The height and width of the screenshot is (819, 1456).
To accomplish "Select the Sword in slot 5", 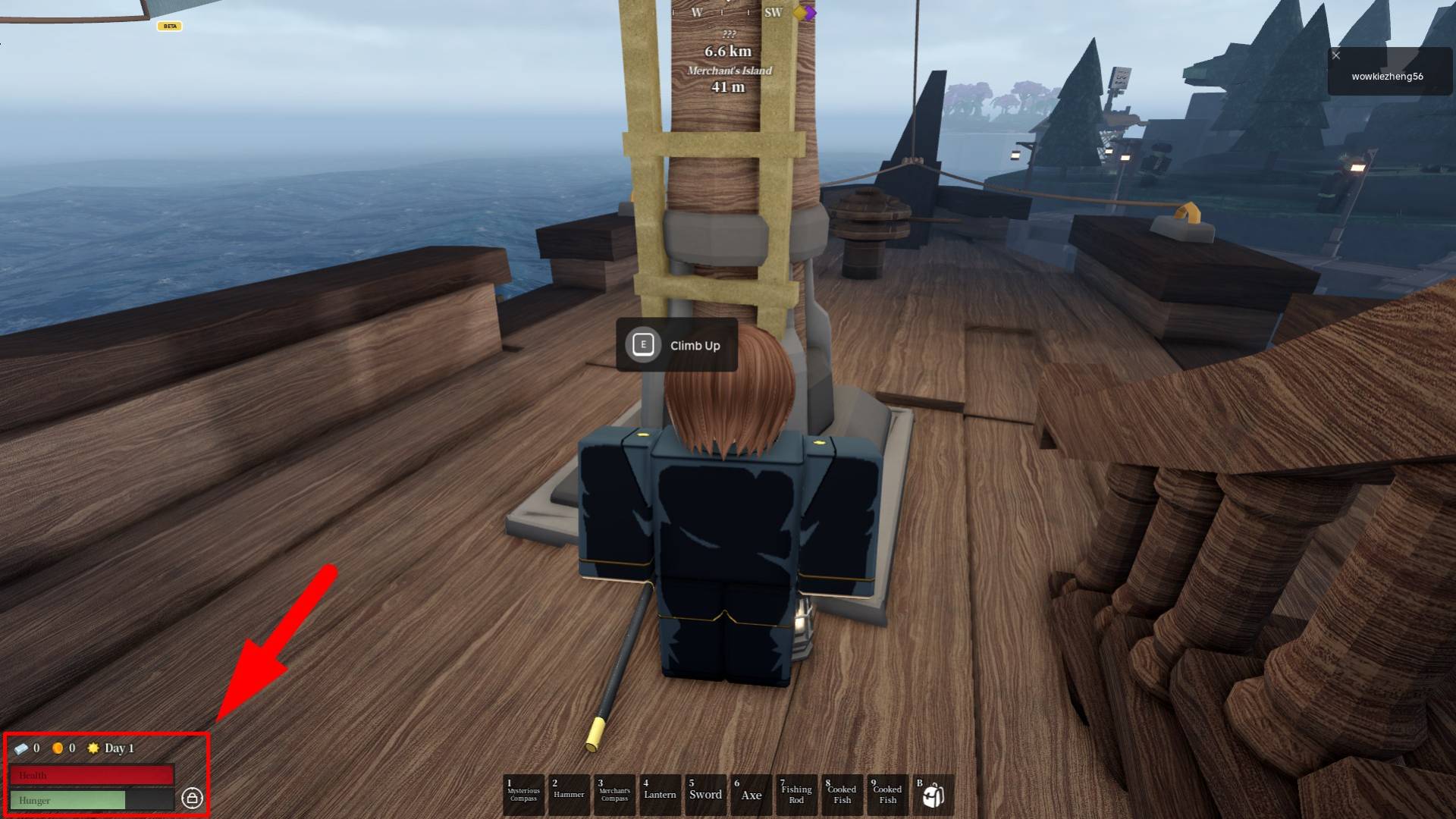I will (706, 794).
